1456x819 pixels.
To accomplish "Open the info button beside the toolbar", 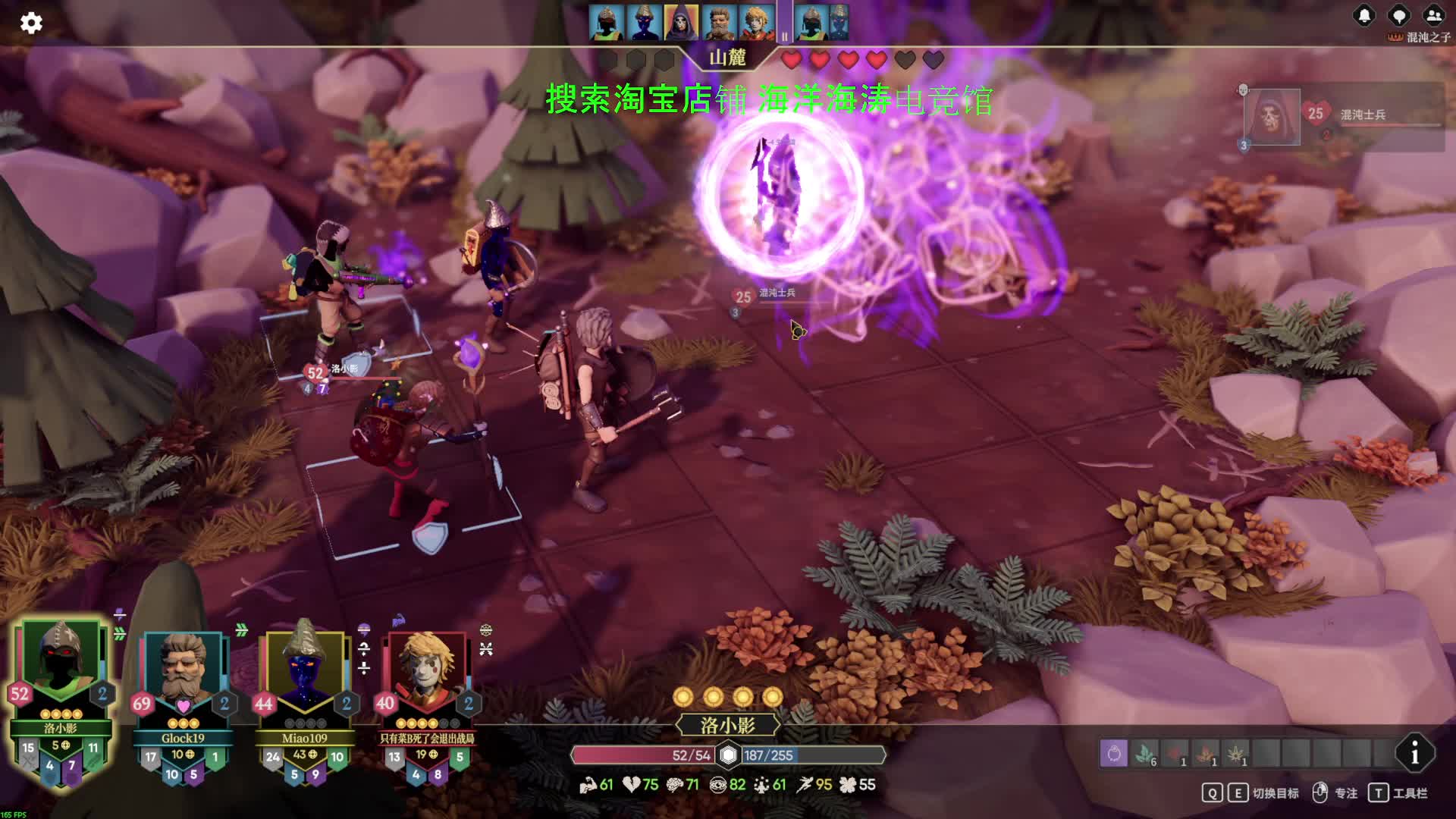I will tap(1414, 754).
